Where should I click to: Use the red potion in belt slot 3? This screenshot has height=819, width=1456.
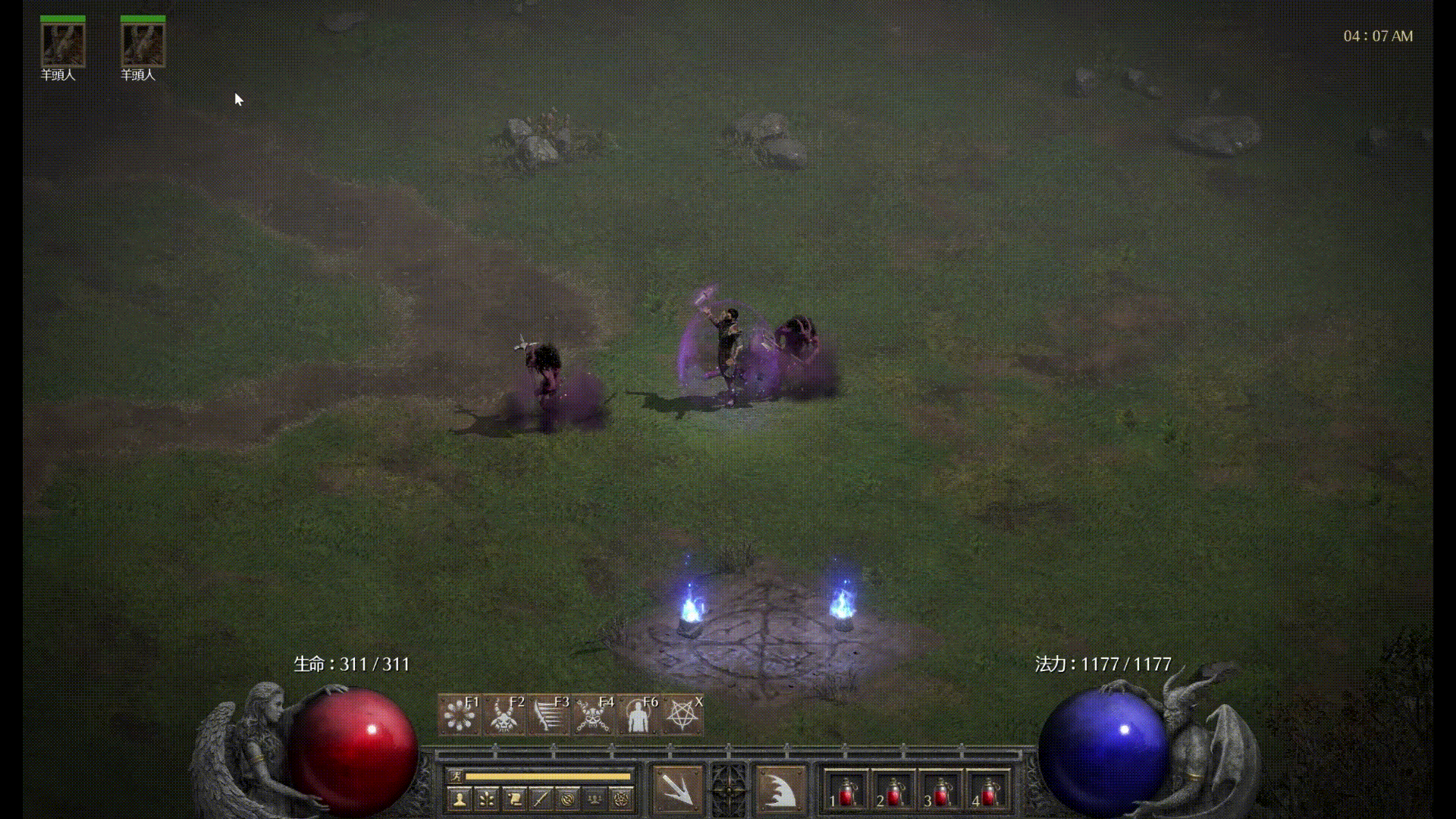[940, 792]
